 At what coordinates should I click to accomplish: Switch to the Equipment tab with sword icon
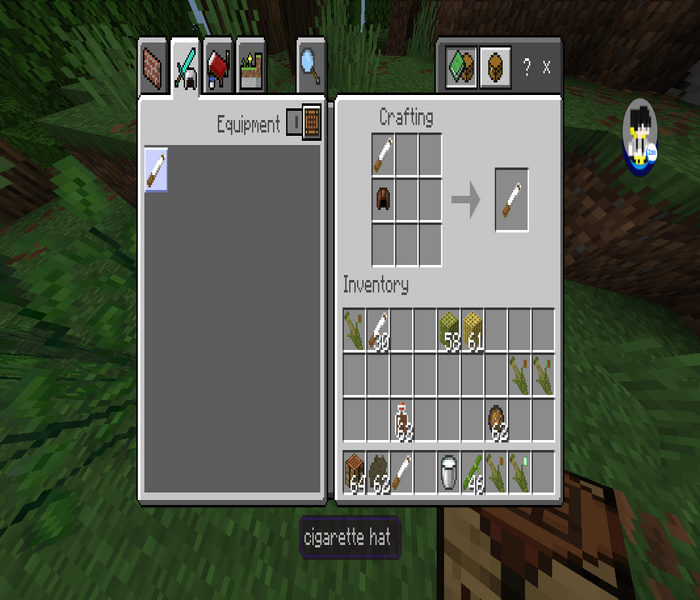185,66
